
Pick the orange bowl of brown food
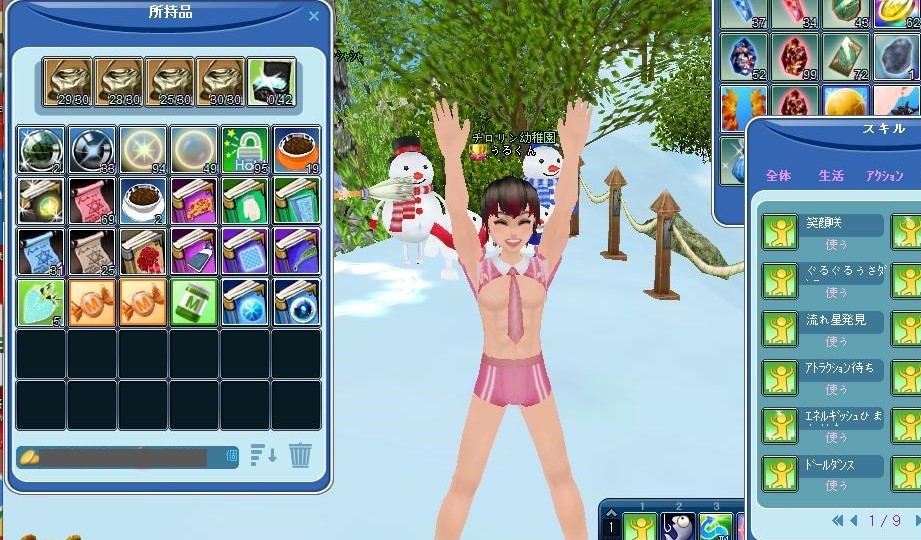296,150
